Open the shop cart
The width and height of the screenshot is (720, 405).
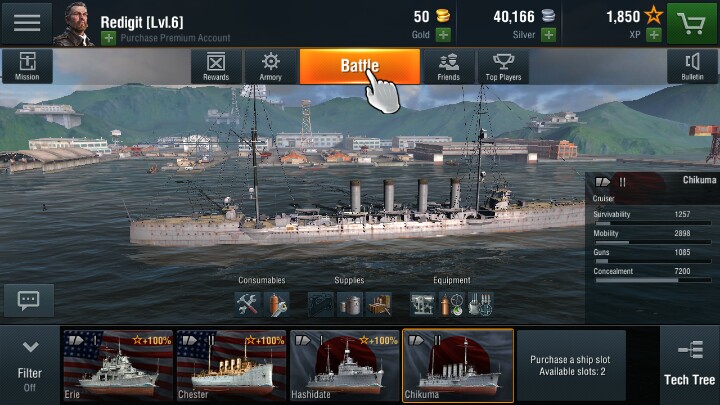[x=692, y=23]
